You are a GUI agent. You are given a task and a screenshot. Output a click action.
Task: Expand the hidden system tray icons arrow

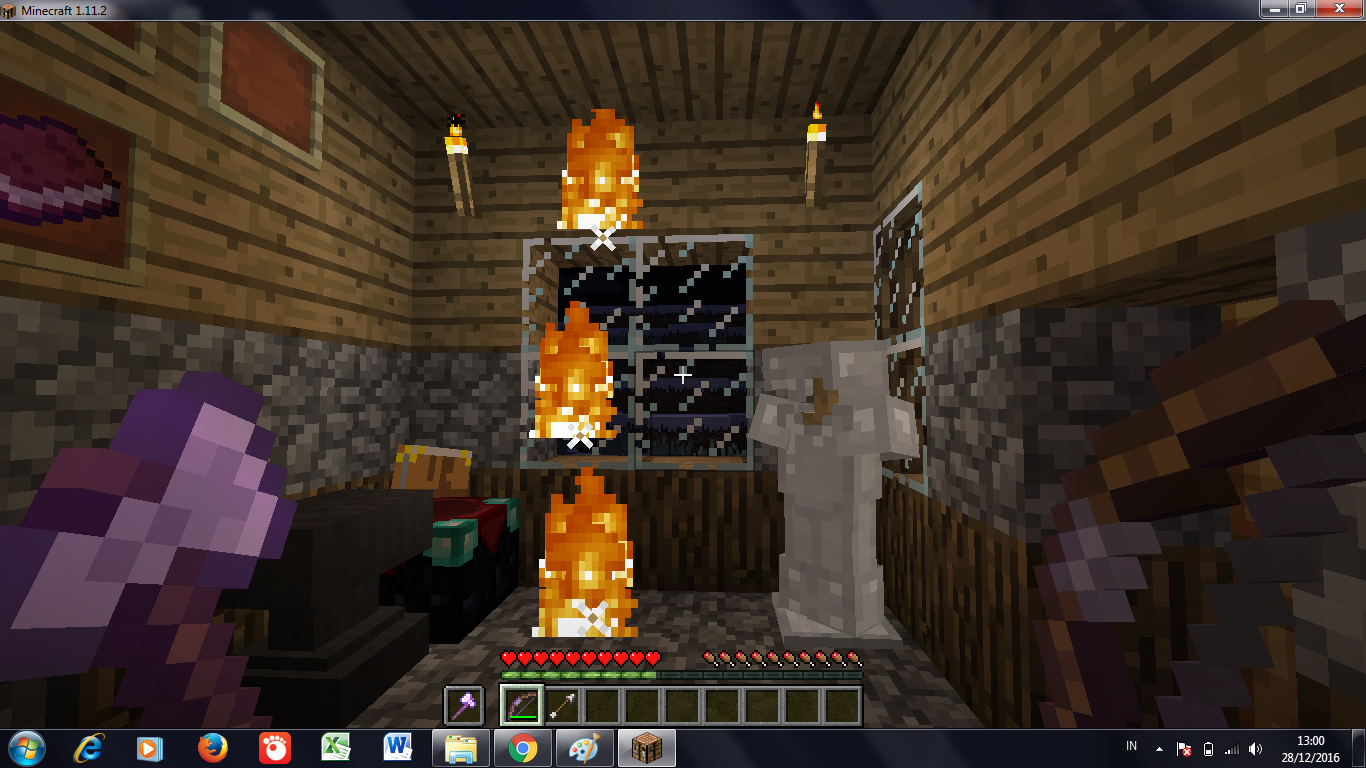1160,748
